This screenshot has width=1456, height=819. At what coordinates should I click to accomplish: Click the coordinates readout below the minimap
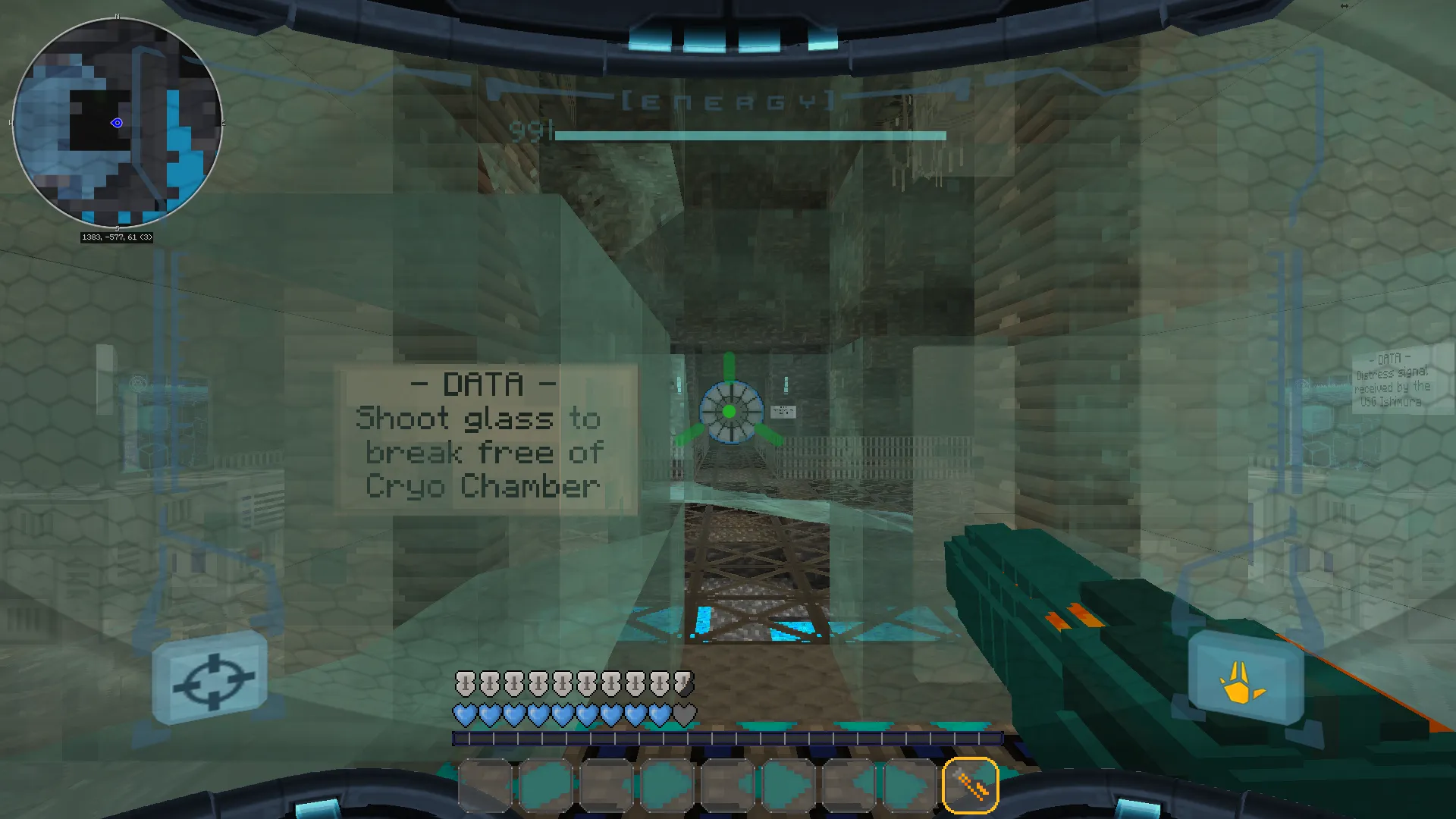pyautogui.click(x=117, y=237)
